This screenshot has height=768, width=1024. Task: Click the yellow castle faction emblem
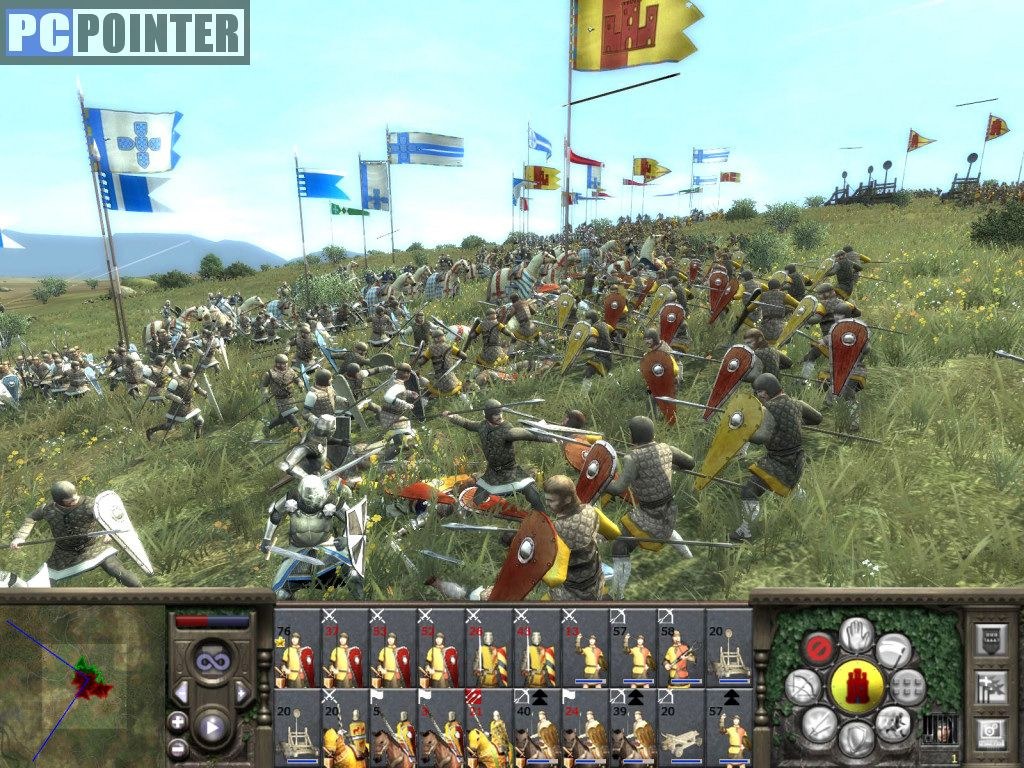[857, 686]
